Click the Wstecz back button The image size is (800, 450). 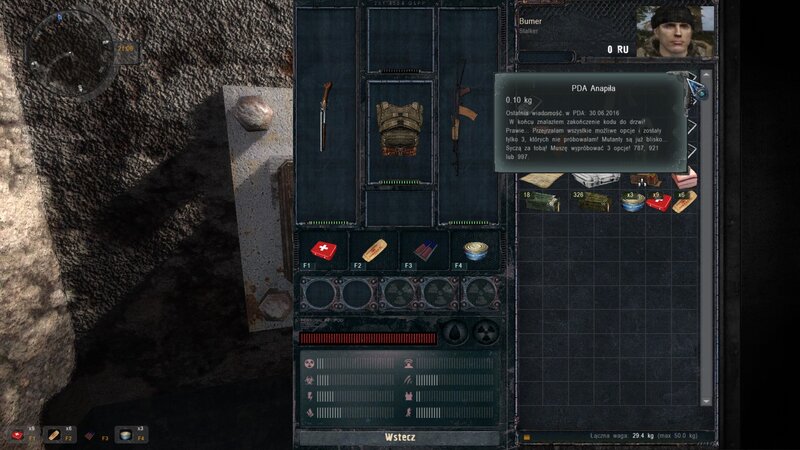[x=399, y=437]
